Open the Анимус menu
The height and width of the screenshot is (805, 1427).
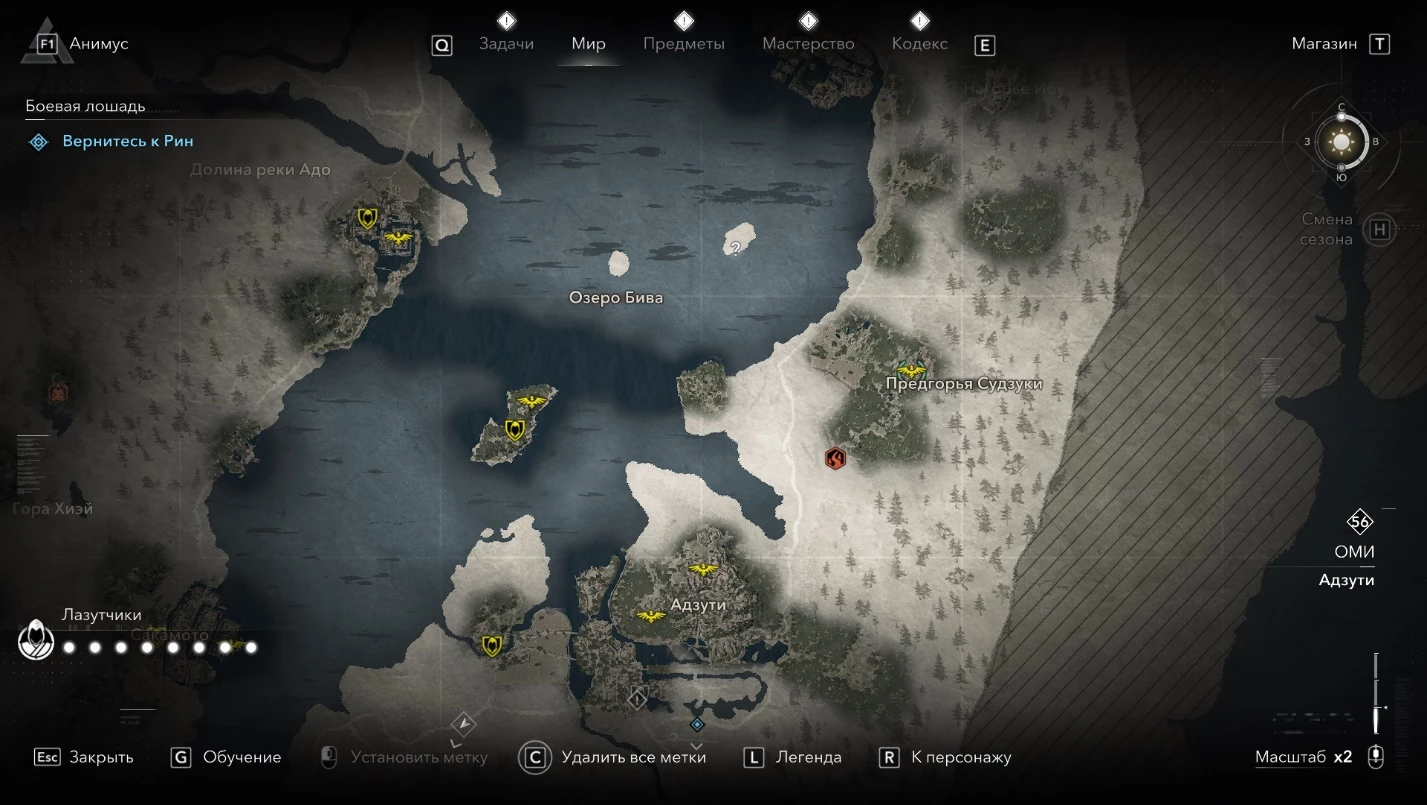pyautogui.click(x=98, y=44)
